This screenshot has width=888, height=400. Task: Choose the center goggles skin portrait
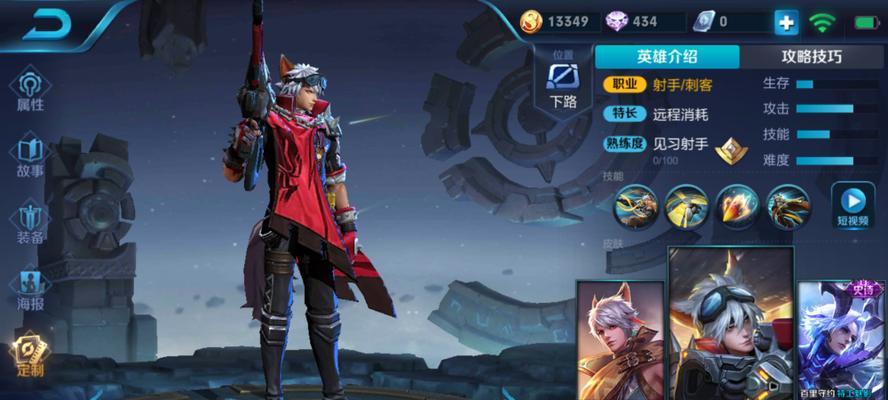730,325
